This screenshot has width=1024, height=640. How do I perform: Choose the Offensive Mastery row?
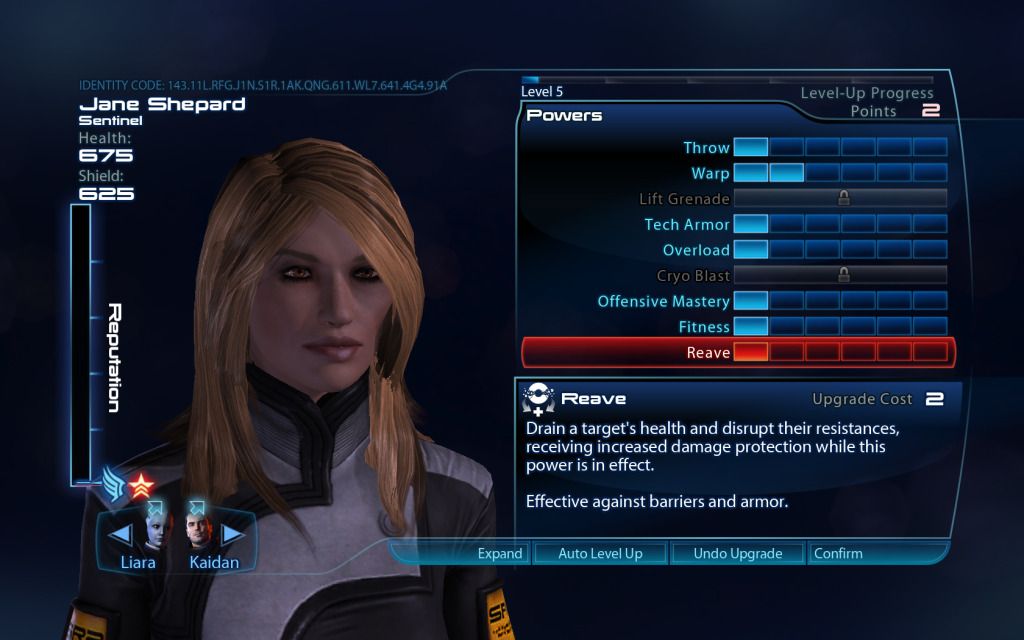pyautogui.click(x=664, y=301)
